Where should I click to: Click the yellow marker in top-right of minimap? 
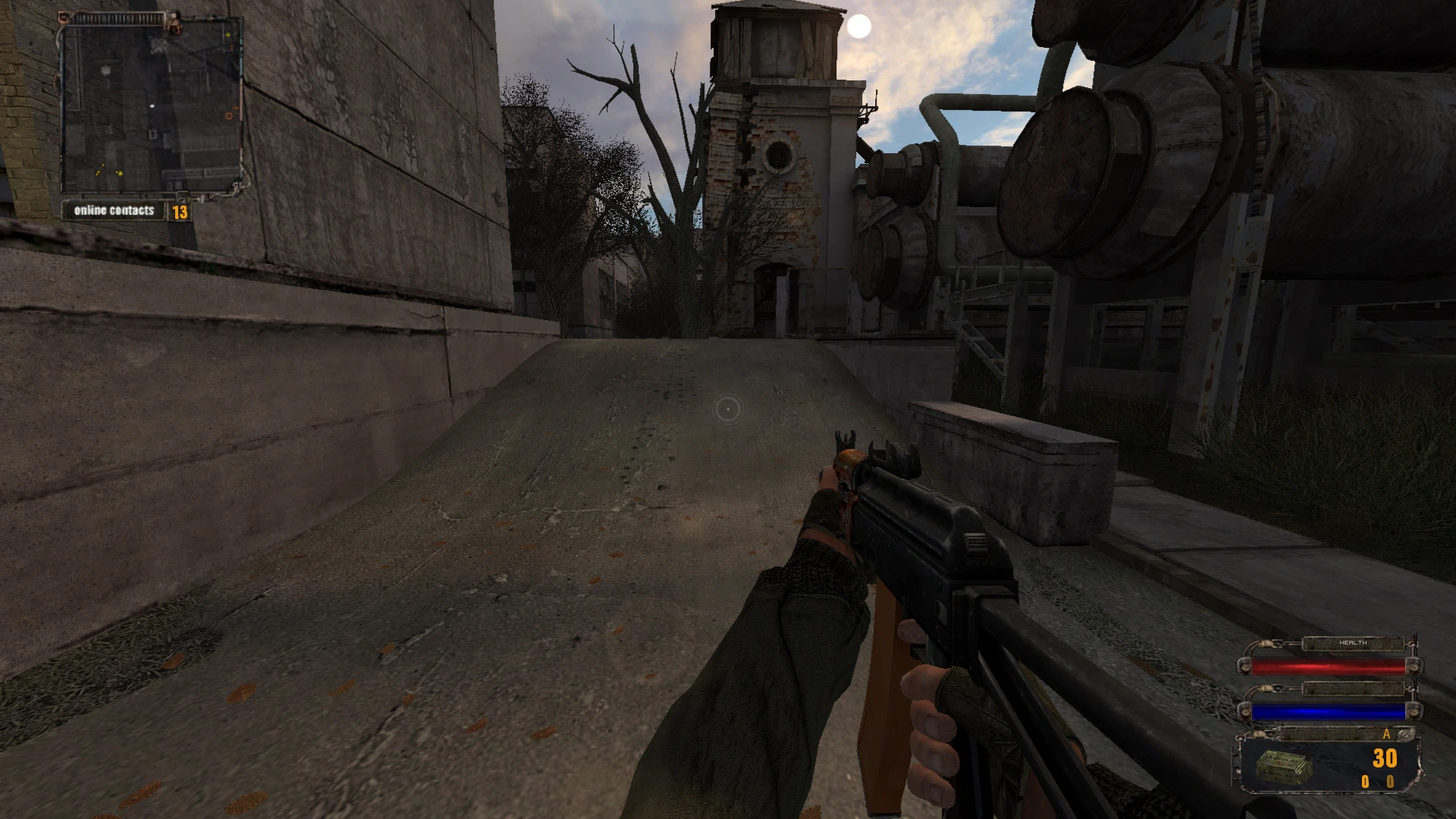(228, 34)
